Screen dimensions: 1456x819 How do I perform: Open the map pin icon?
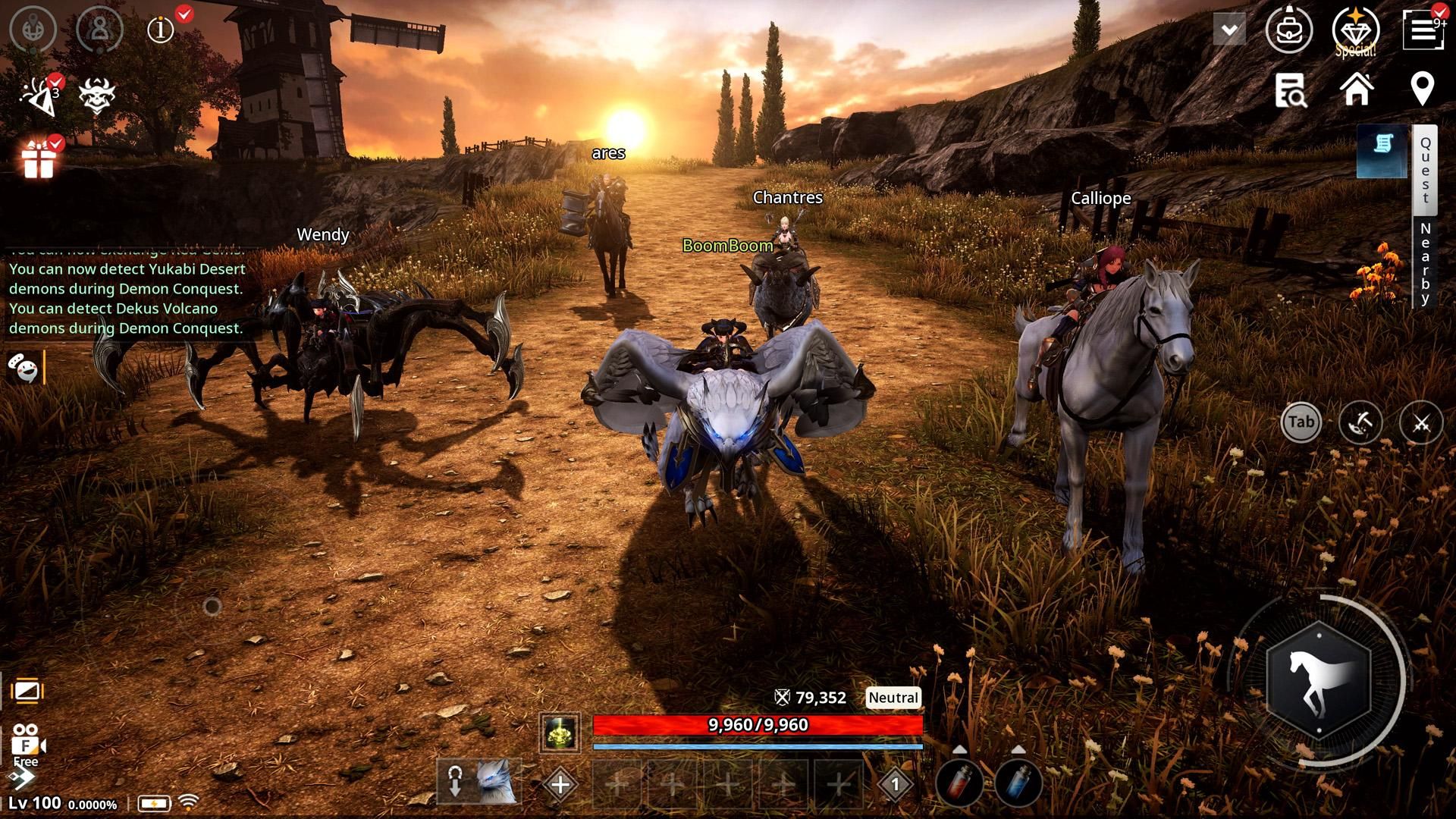click(x=1422, y=89)
